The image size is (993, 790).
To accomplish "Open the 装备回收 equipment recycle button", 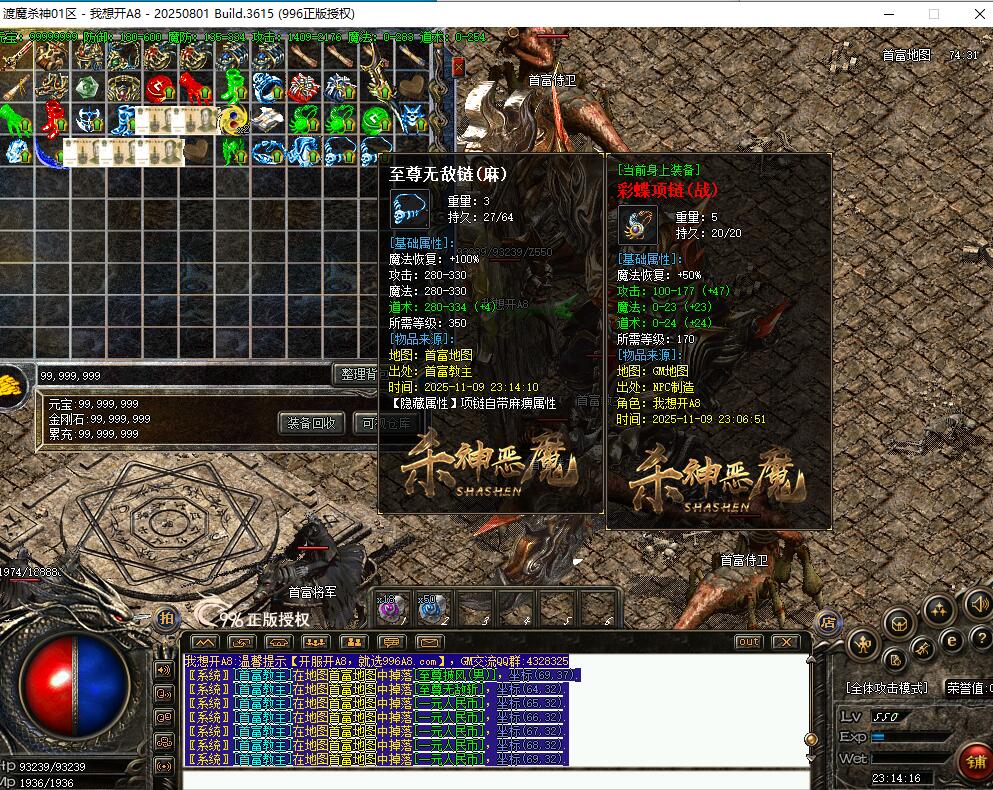I will (312, 423).
